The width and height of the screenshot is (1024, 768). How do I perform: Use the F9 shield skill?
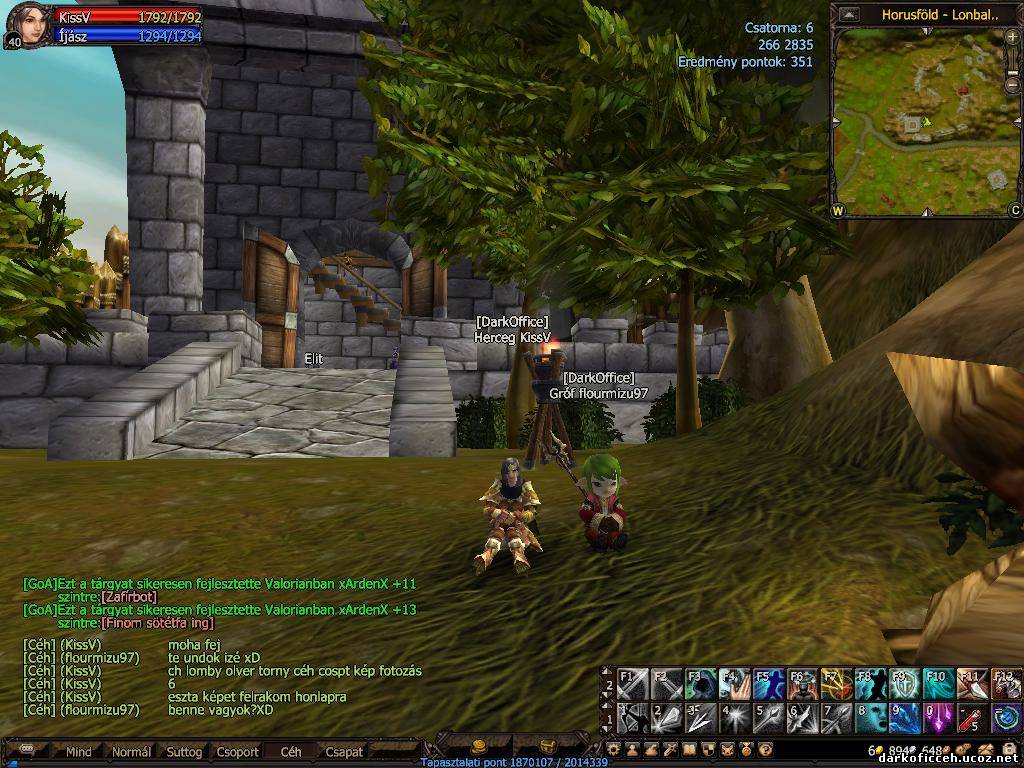point(904,685)
